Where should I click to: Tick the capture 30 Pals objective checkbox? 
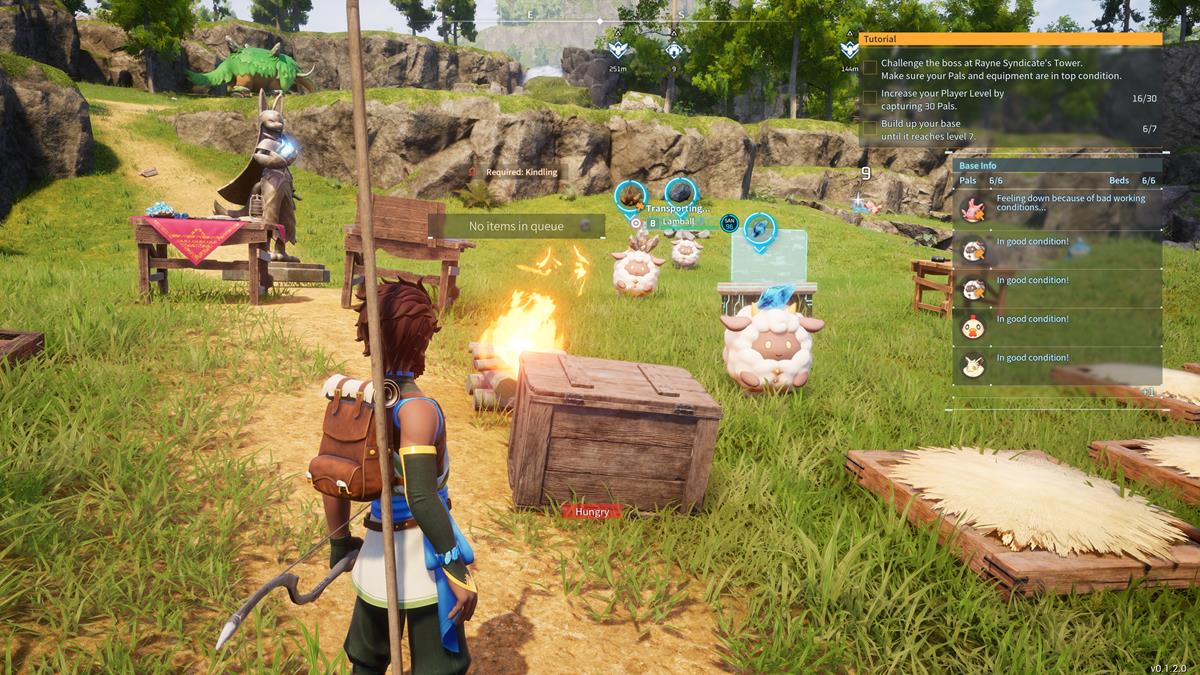pos(870,98)
